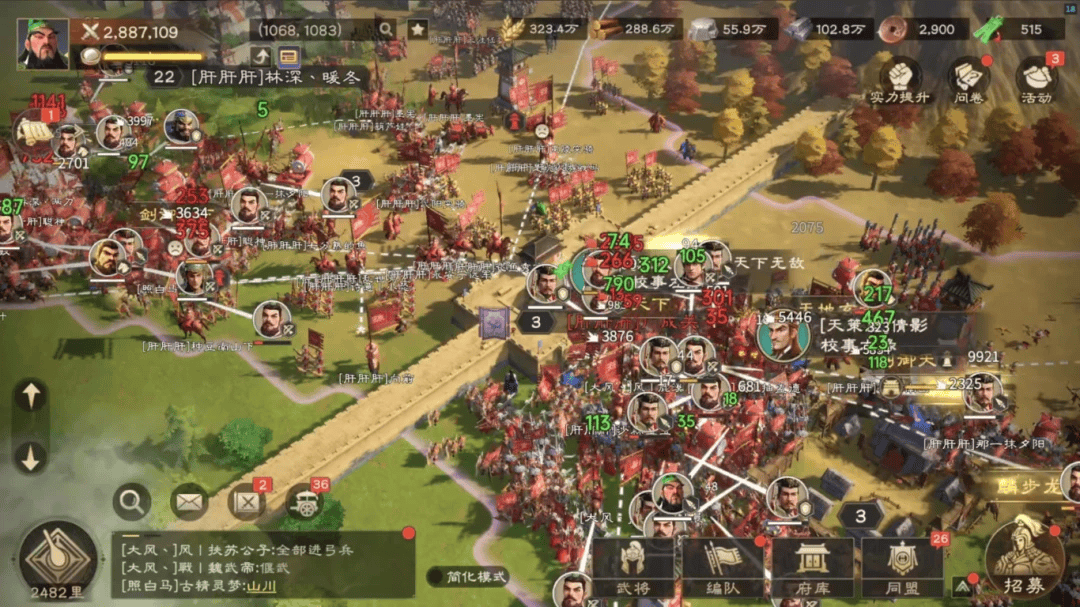Open the 活动 events menu
This screenshot has width=1080, height=607.
point(1036,80)
